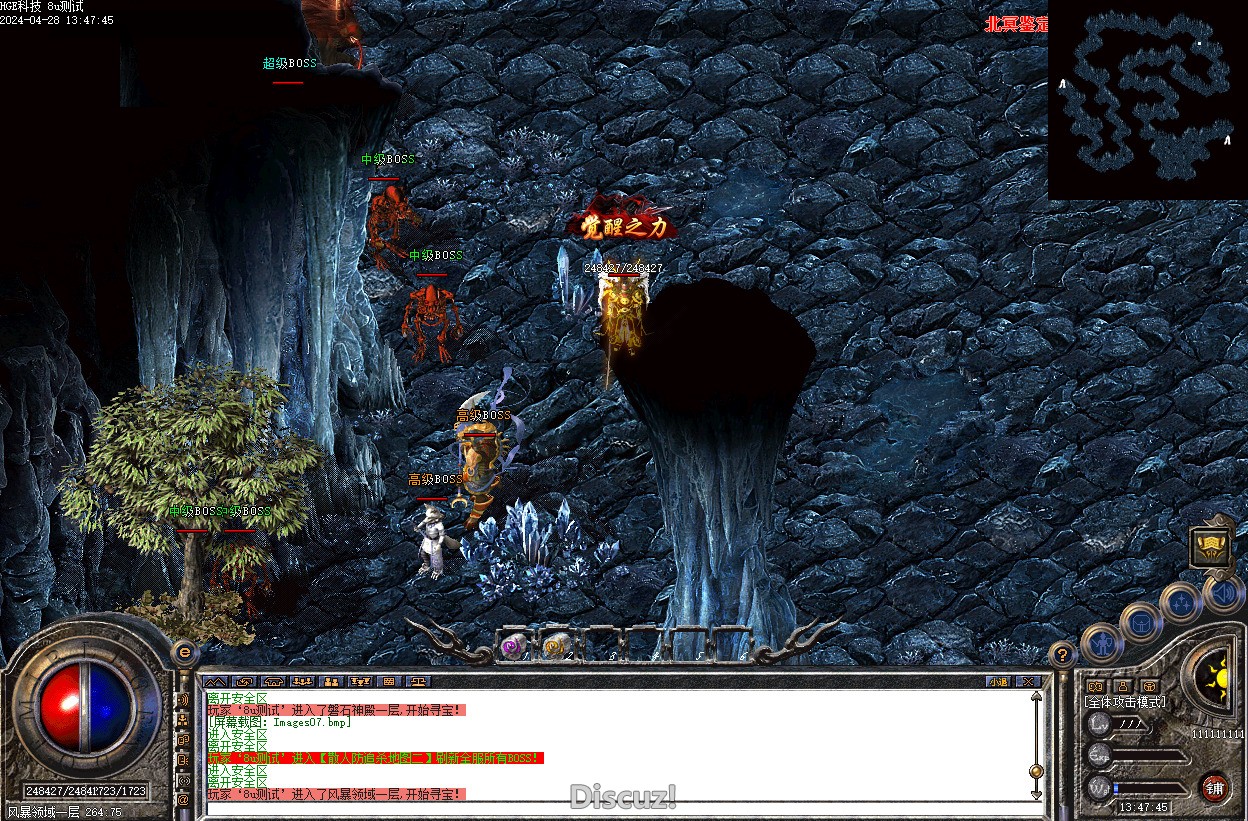
Task: Close the game with the X button
Action: click(x=1027, y=681)
